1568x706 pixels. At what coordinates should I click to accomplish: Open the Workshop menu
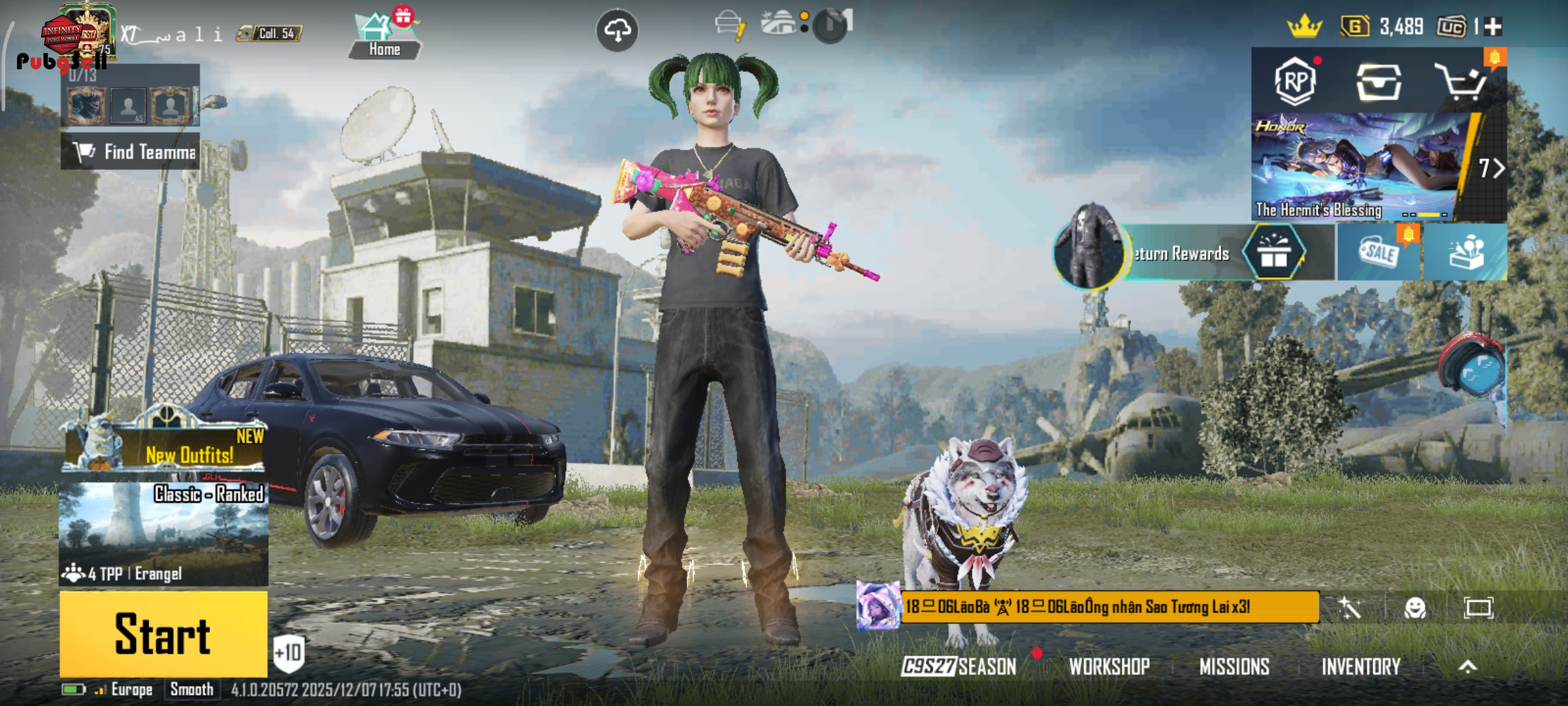[x=1109, y=667]
